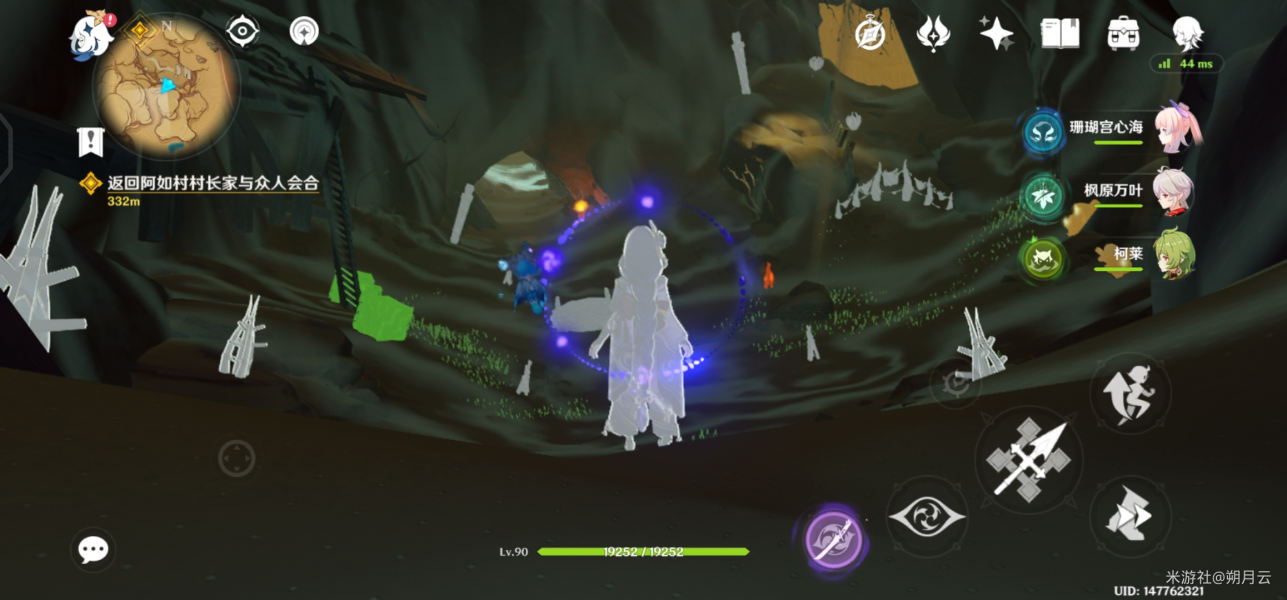Open the compass adventure handbook icon
This screenshot has height=600, width=1287.
point(870,34)
